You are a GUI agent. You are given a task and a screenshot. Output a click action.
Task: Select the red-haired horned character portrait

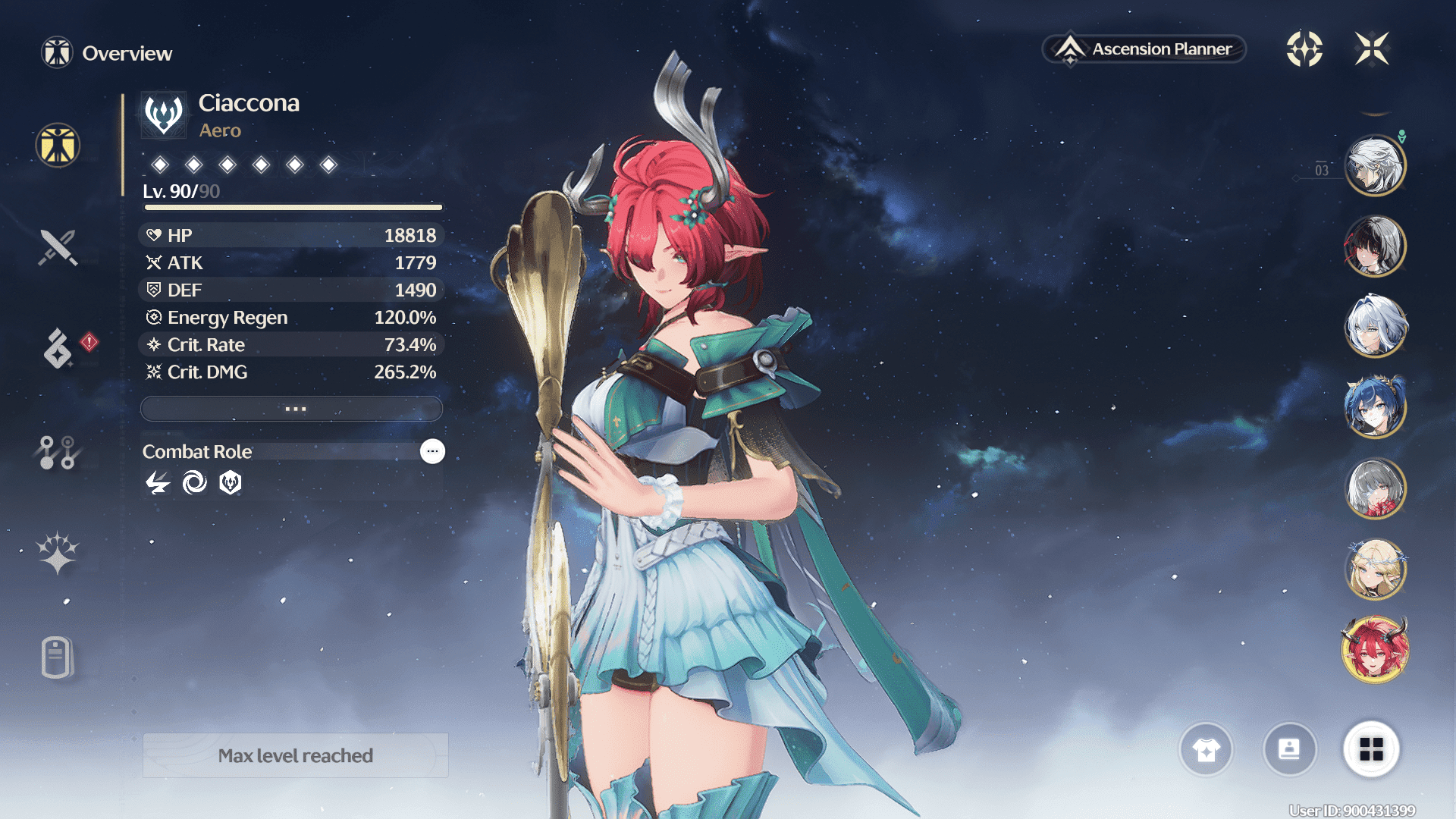1375,650
